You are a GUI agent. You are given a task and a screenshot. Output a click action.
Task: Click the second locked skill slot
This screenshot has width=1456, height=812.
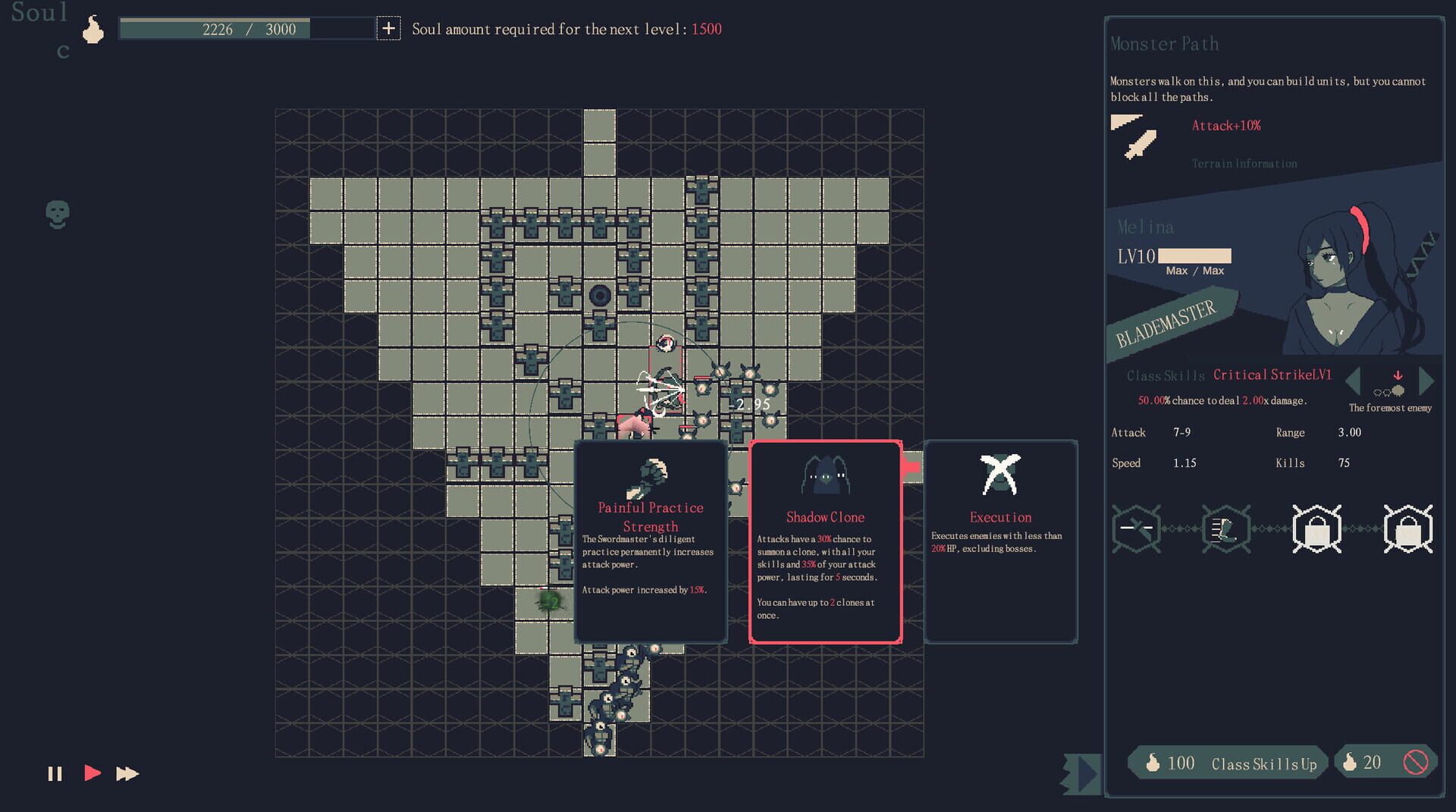1407,529
